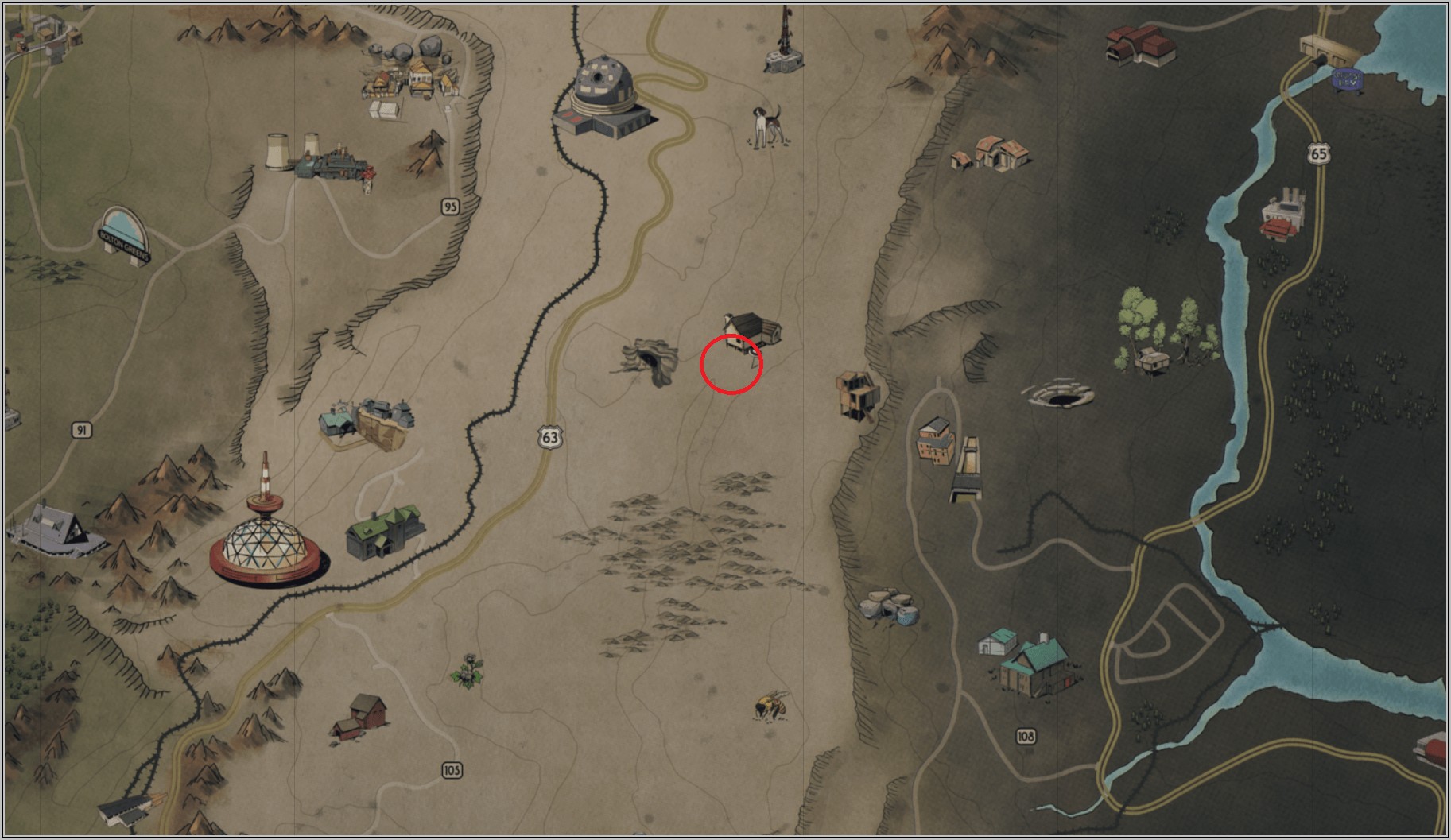The image size is (1451, 840).
Task: Choose the cliff-top building beside the green mansion
Action: [367, 422]
